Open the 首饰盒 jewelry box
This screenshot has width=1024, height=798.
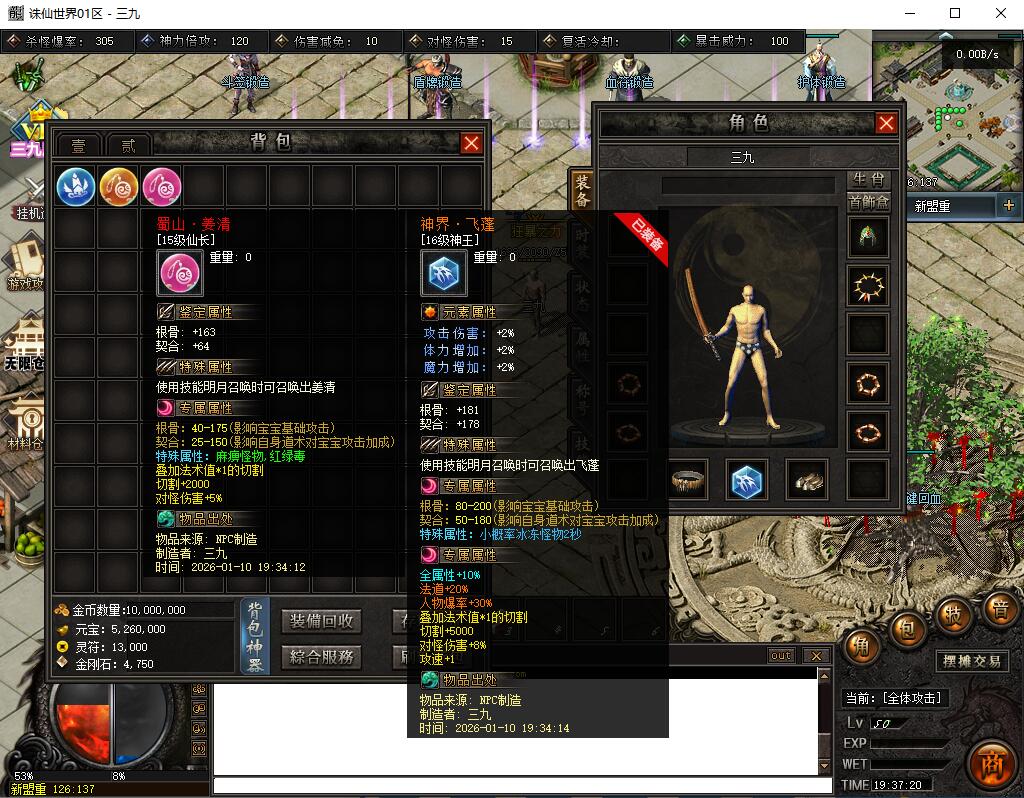pos(868,201)
